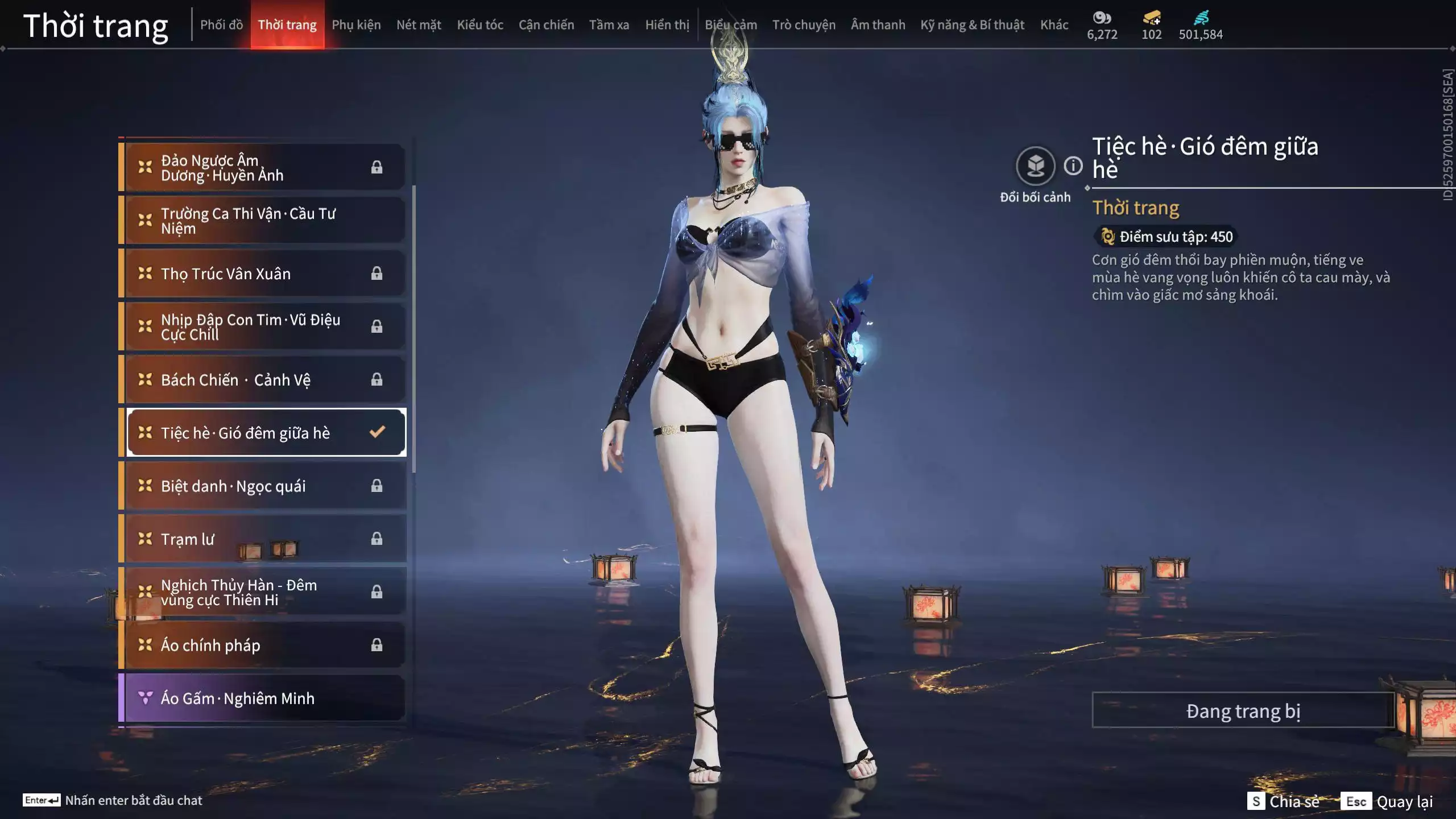The width and height of the screenshot is (1456, 819).
Task: Click the Đang trang bị button
Action: (x=1243, y=710)
